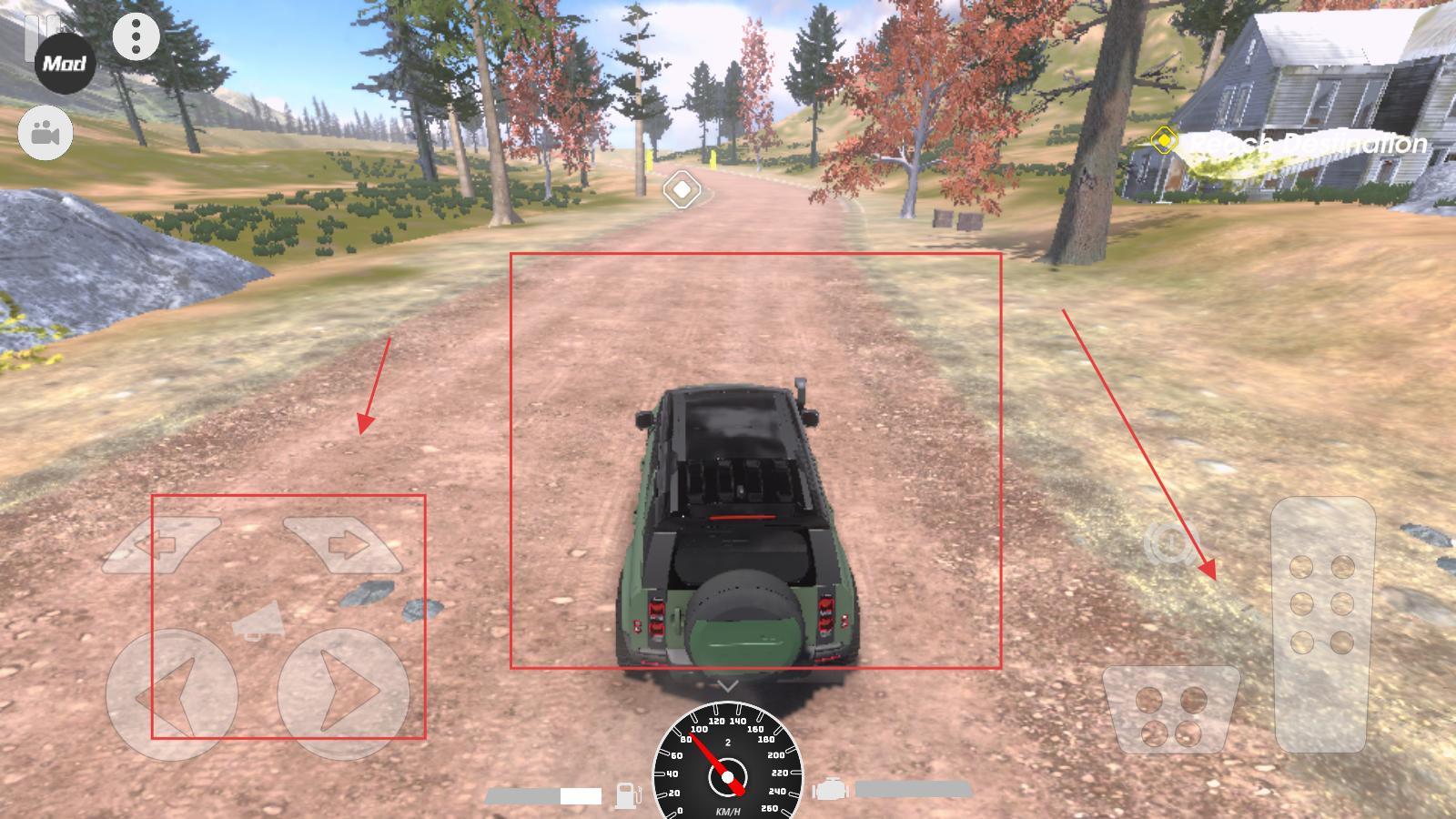Switch camera view with the camera icon
The width and height of the screenshot is (1456, 819).
(45, 134)
